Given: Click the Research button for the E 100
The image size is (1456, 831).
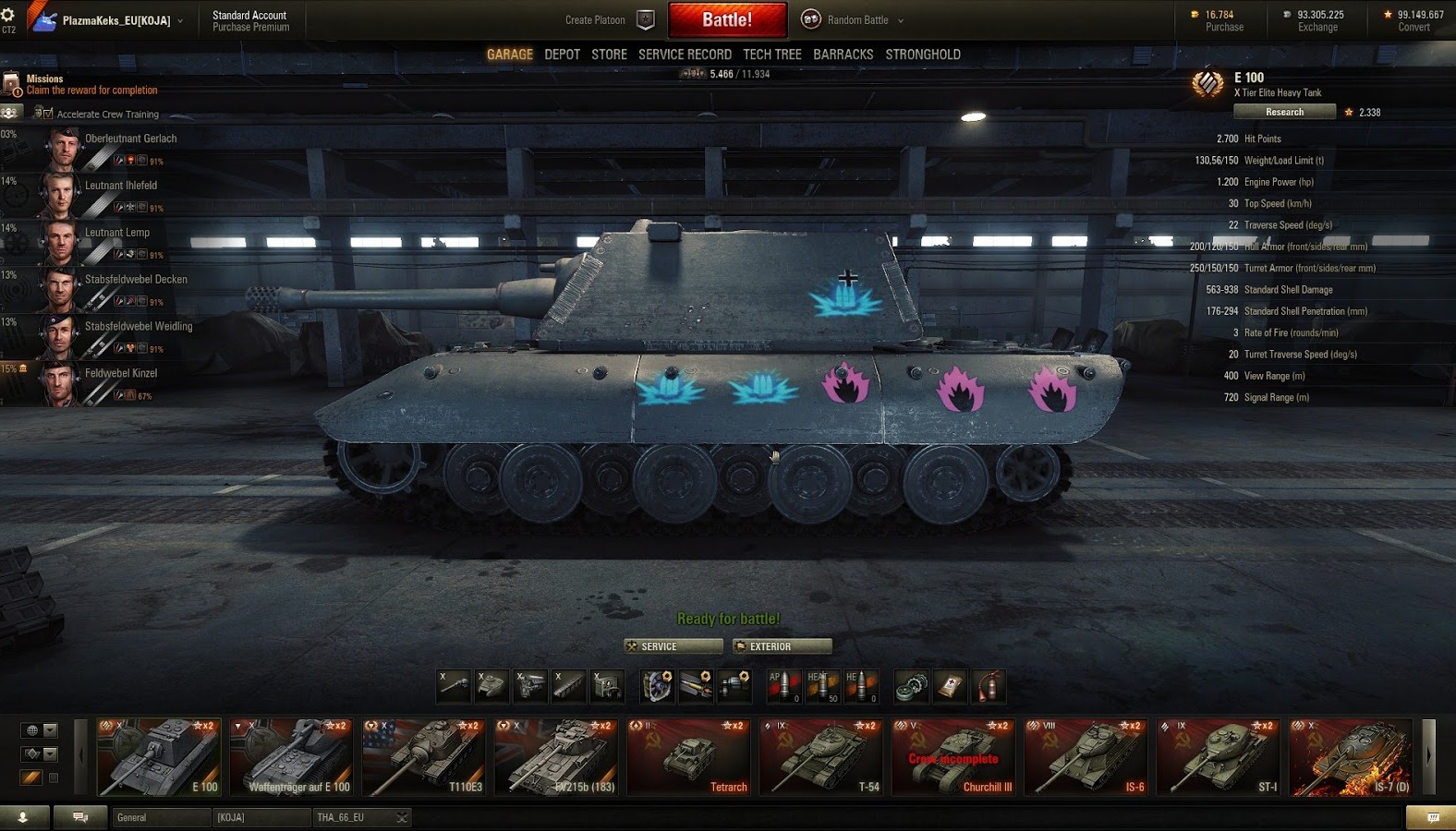Looking at the screenshot, I should tap(1283, 111).
